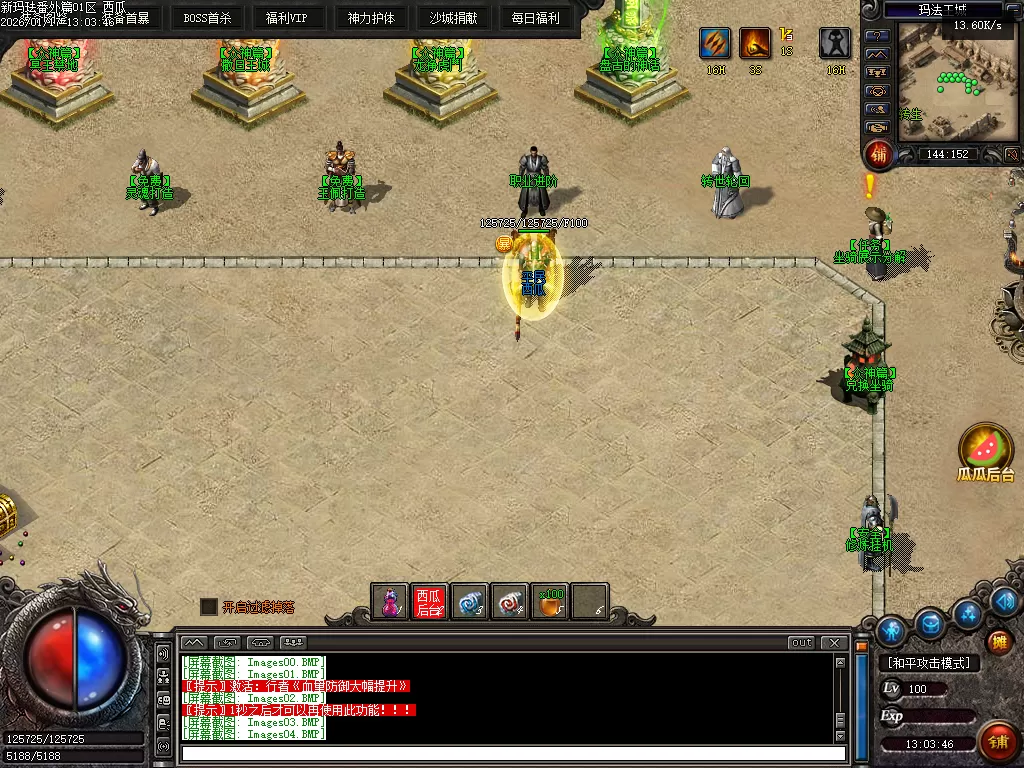The height and width of the screenshot is (768, 1024).
Task: Open the 每日福利 daily rewards
Action: [535, 18]
